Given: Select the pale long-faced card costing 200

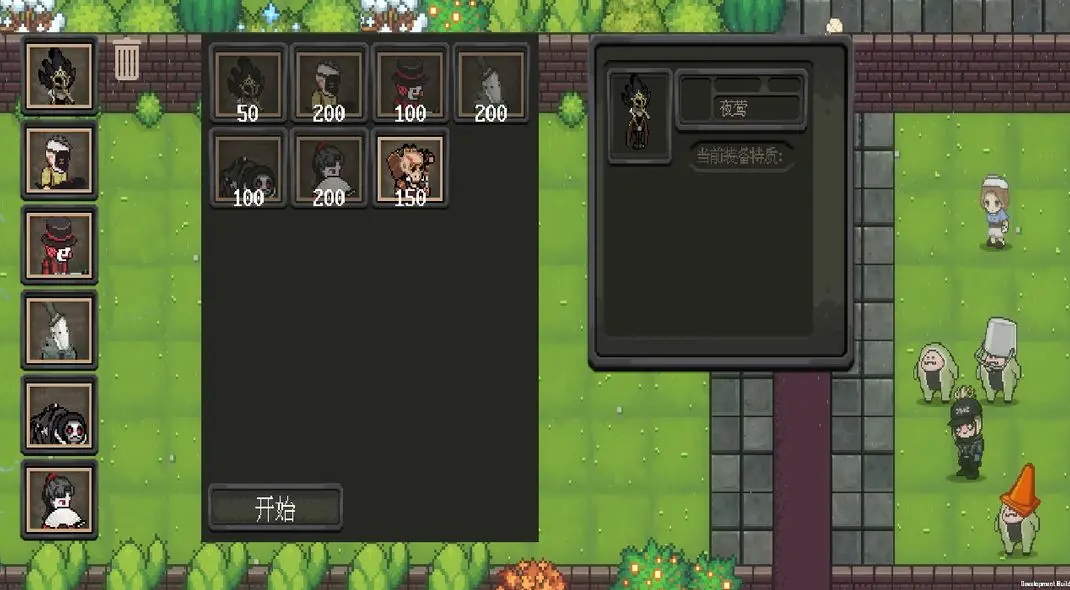Looking at the screenshot, I should tap(490, 83).
